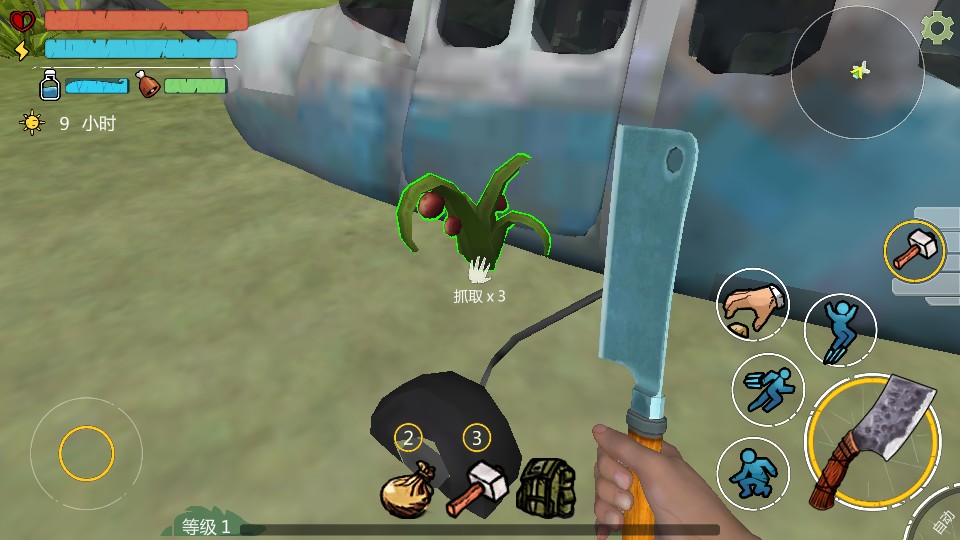Grab item with the hand pickup button
This screenshot has width=960, height=540.
pyautogui.click(x=753, y=305)
